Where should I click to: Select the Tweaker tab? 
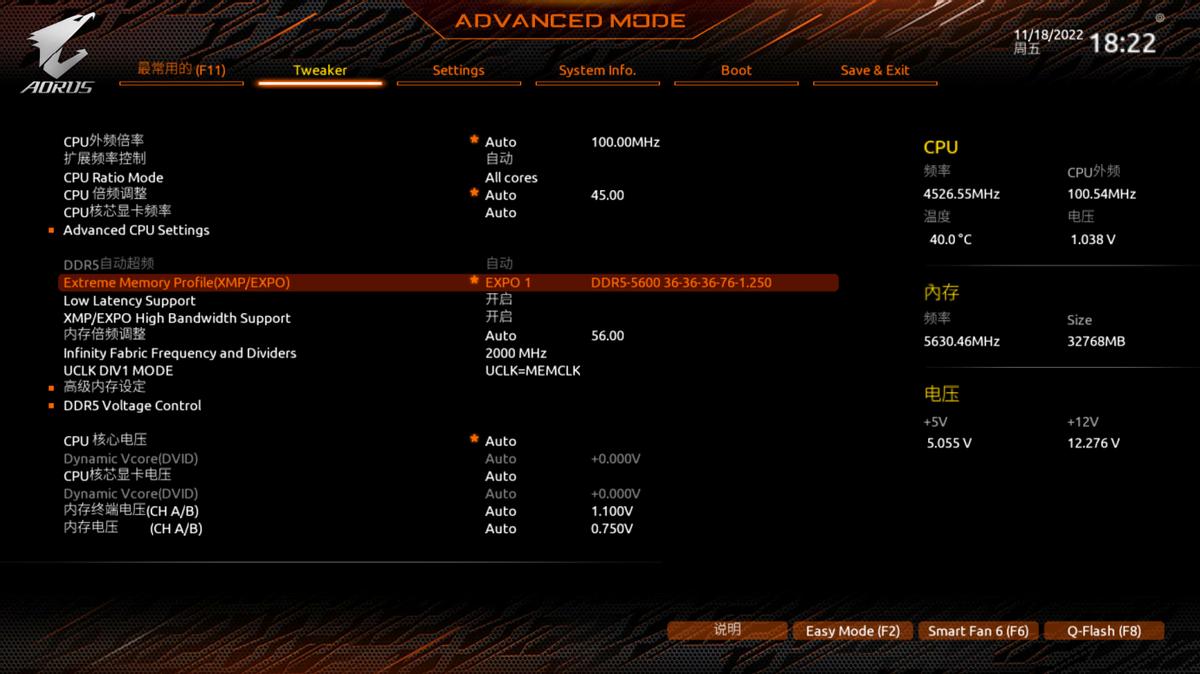pos(320,70)
